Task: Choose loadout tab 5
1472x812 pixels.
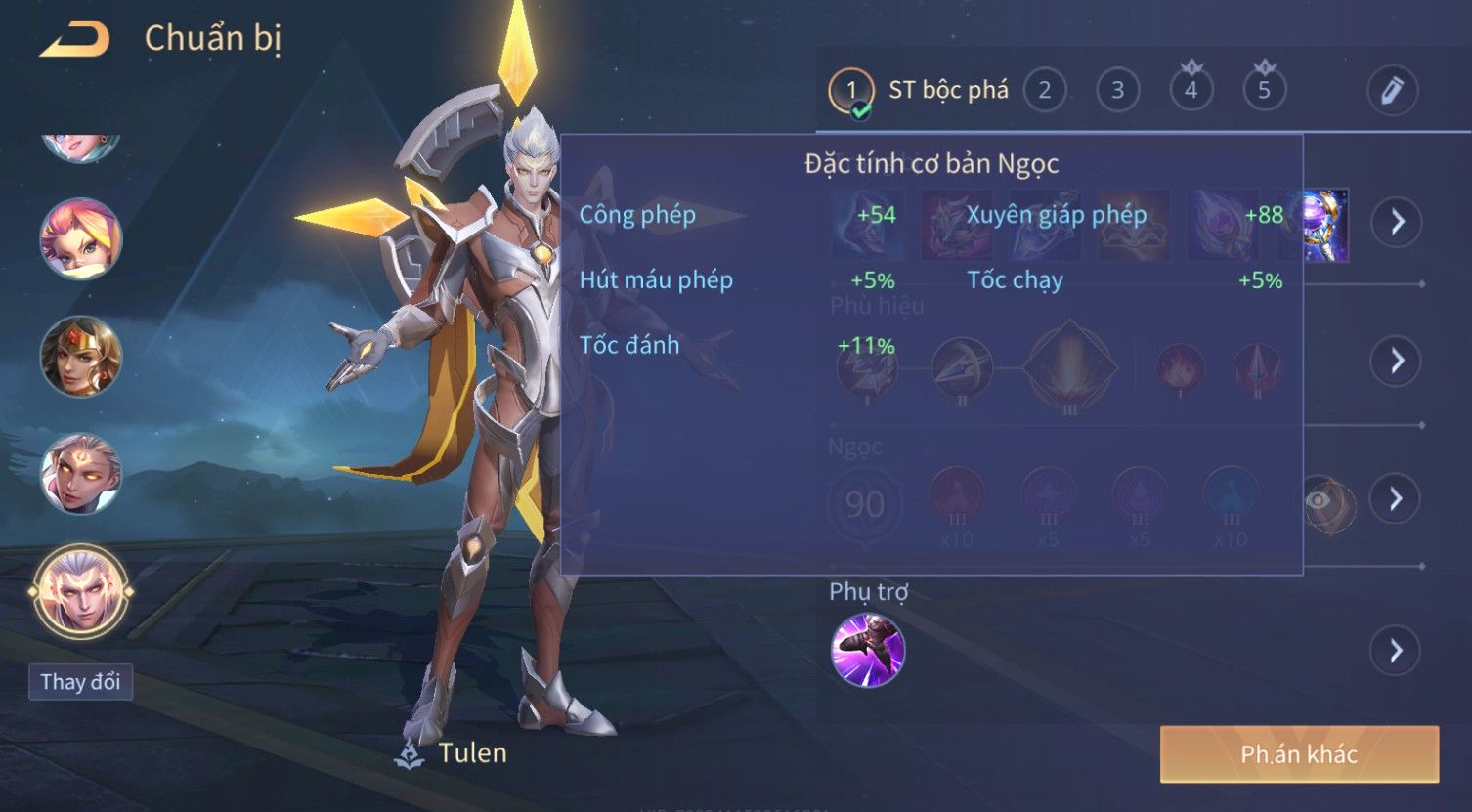Action: [1264, 91]
